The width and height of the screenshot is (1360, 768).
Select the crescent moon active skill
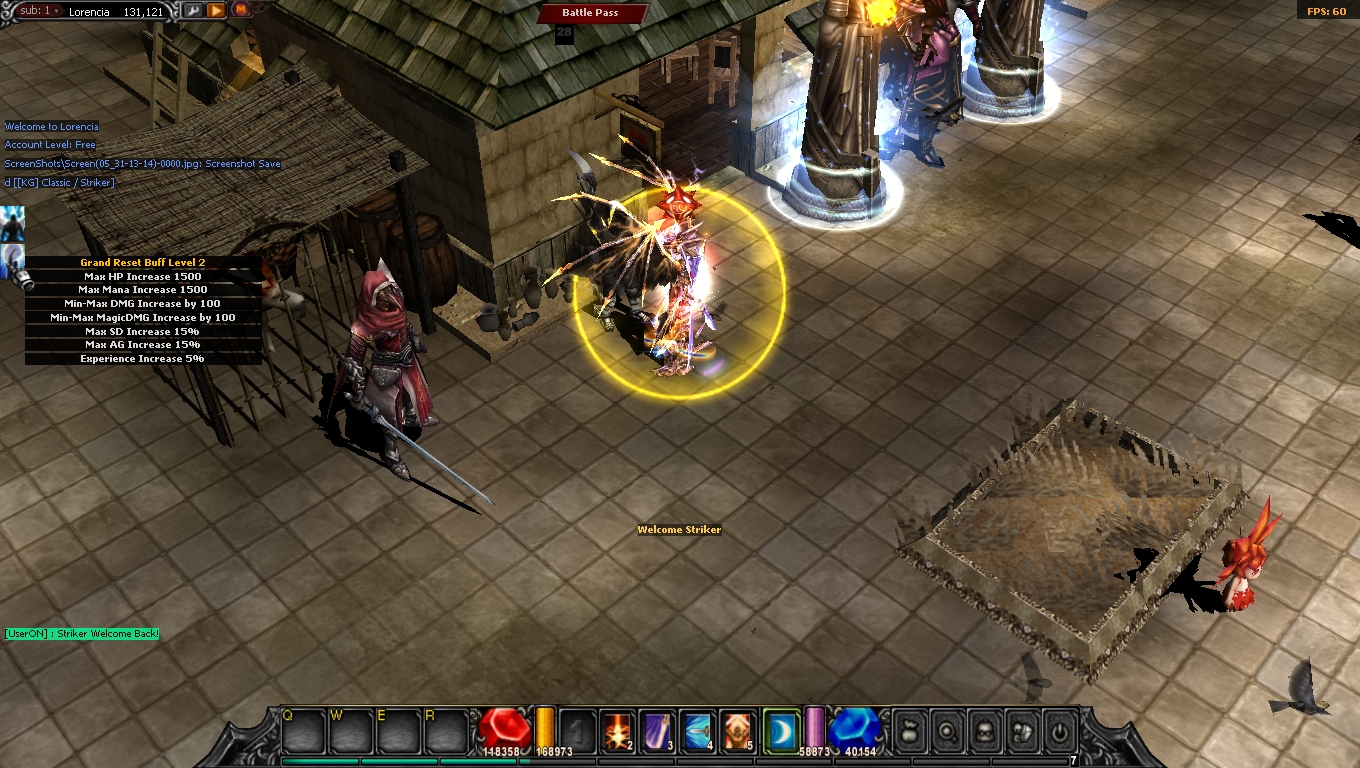tap(781, 731)
